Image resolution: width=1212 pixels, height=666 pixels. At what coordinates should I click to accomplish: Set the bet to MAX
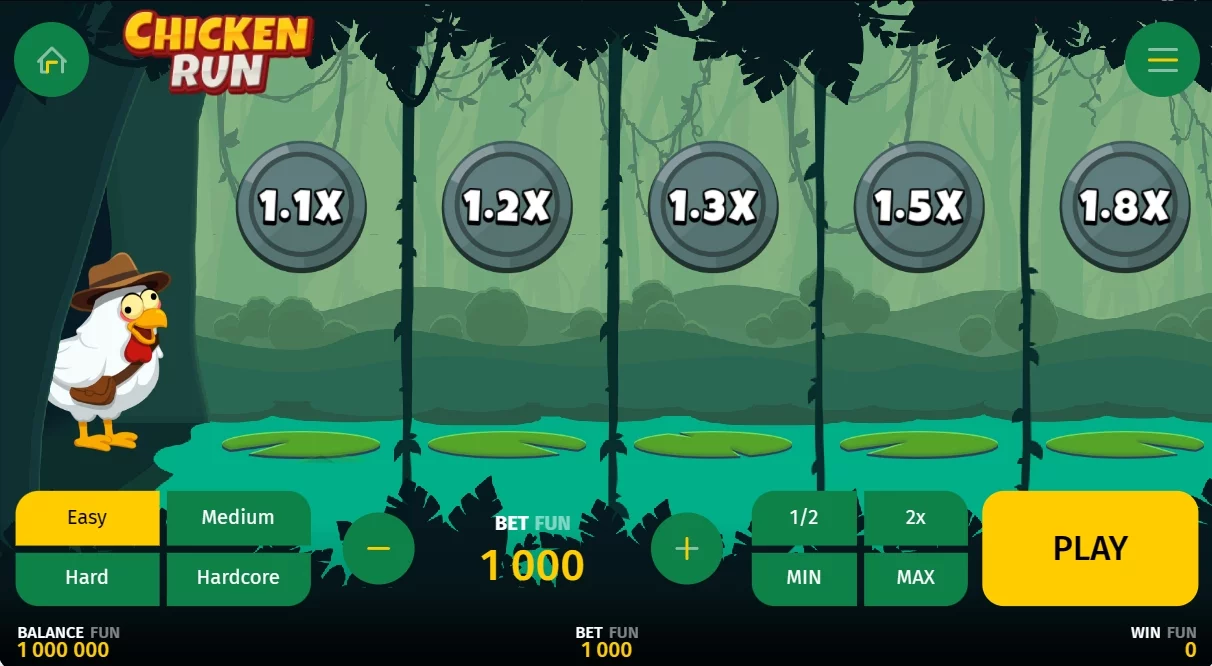click(915, 578)
